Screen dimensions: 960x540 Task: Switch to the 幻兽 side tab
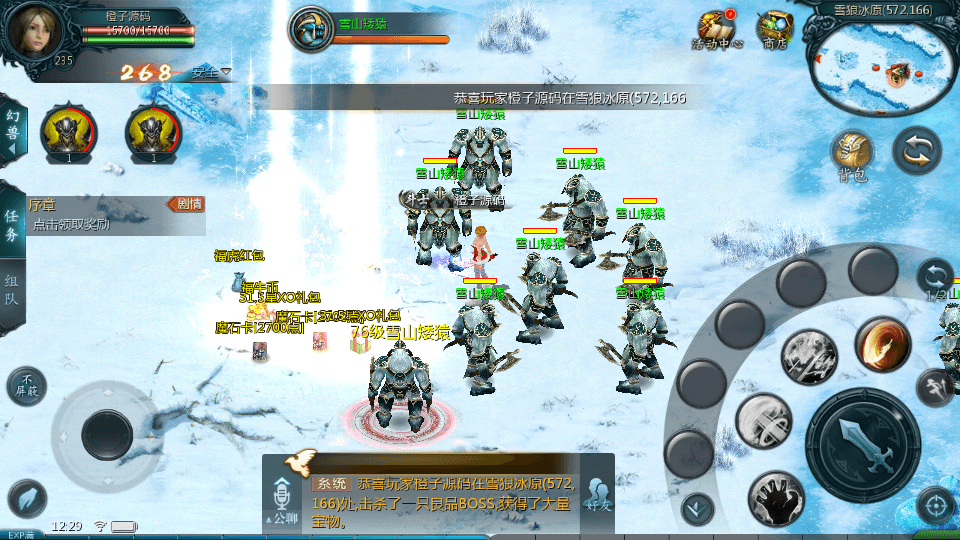(x=12, y=130)
